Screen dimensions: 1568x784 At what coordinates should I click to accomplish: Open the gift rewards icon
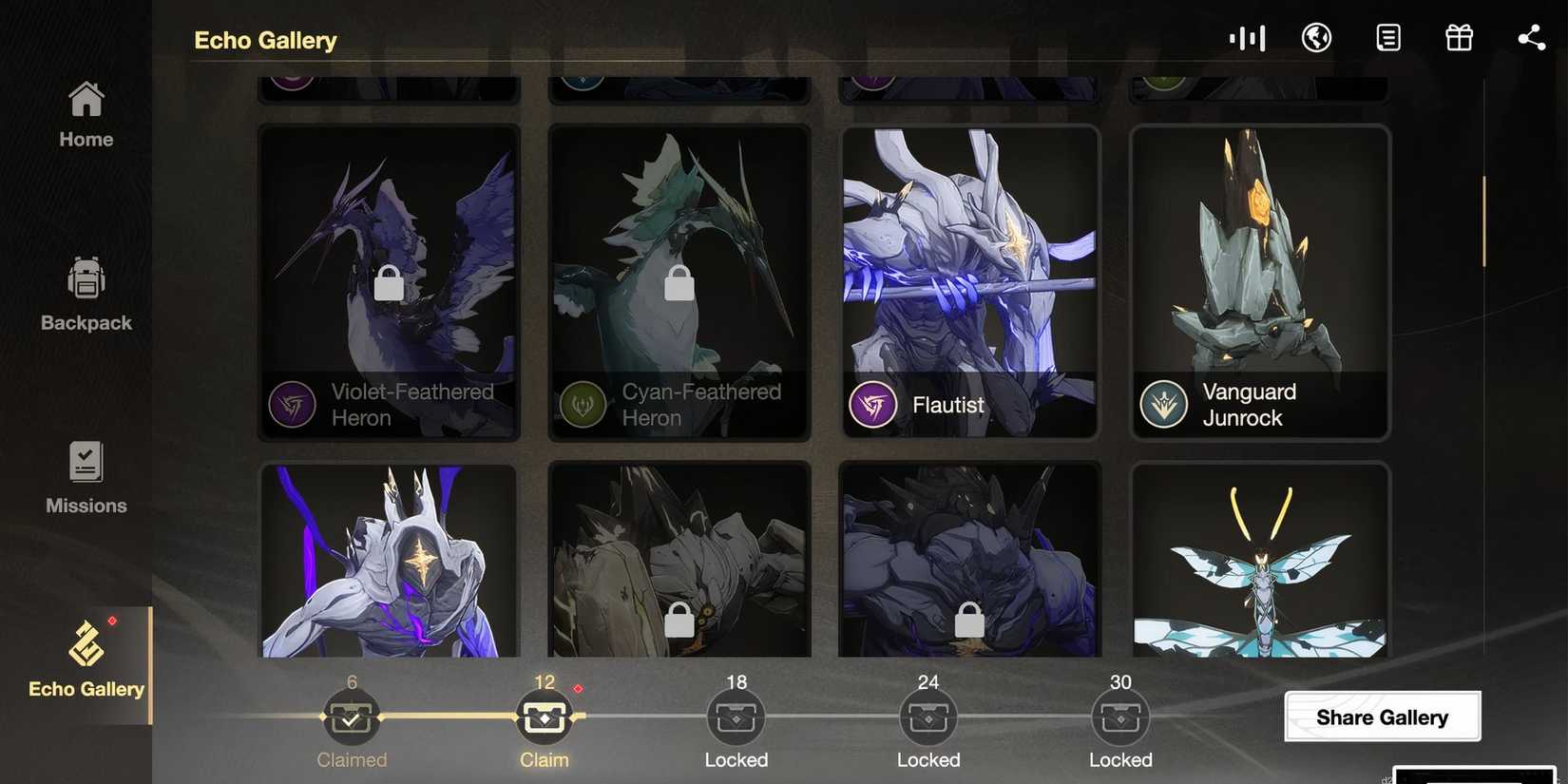point(1459,38)
